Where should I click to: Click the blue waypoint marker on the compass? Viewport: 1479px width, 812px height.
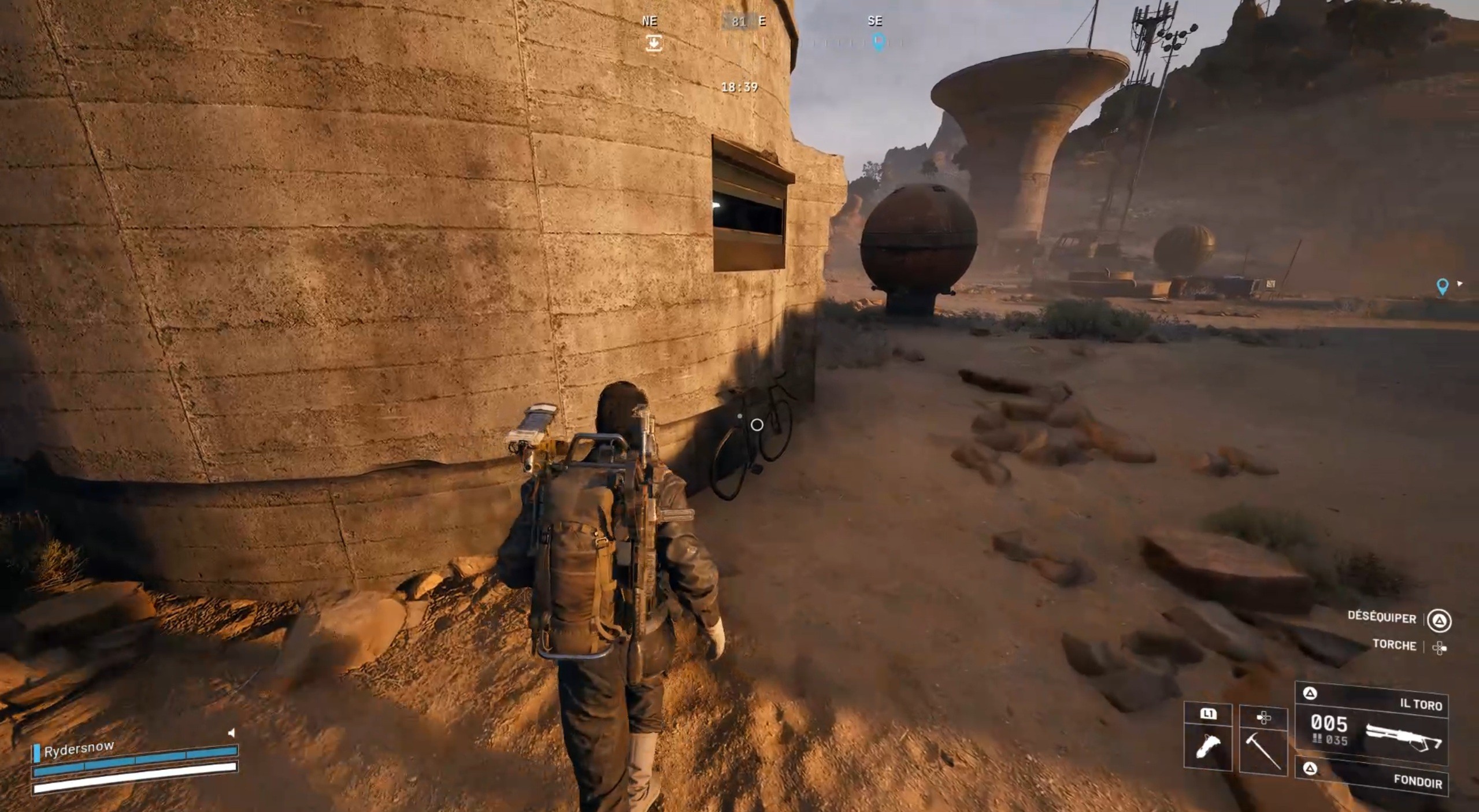878,42
